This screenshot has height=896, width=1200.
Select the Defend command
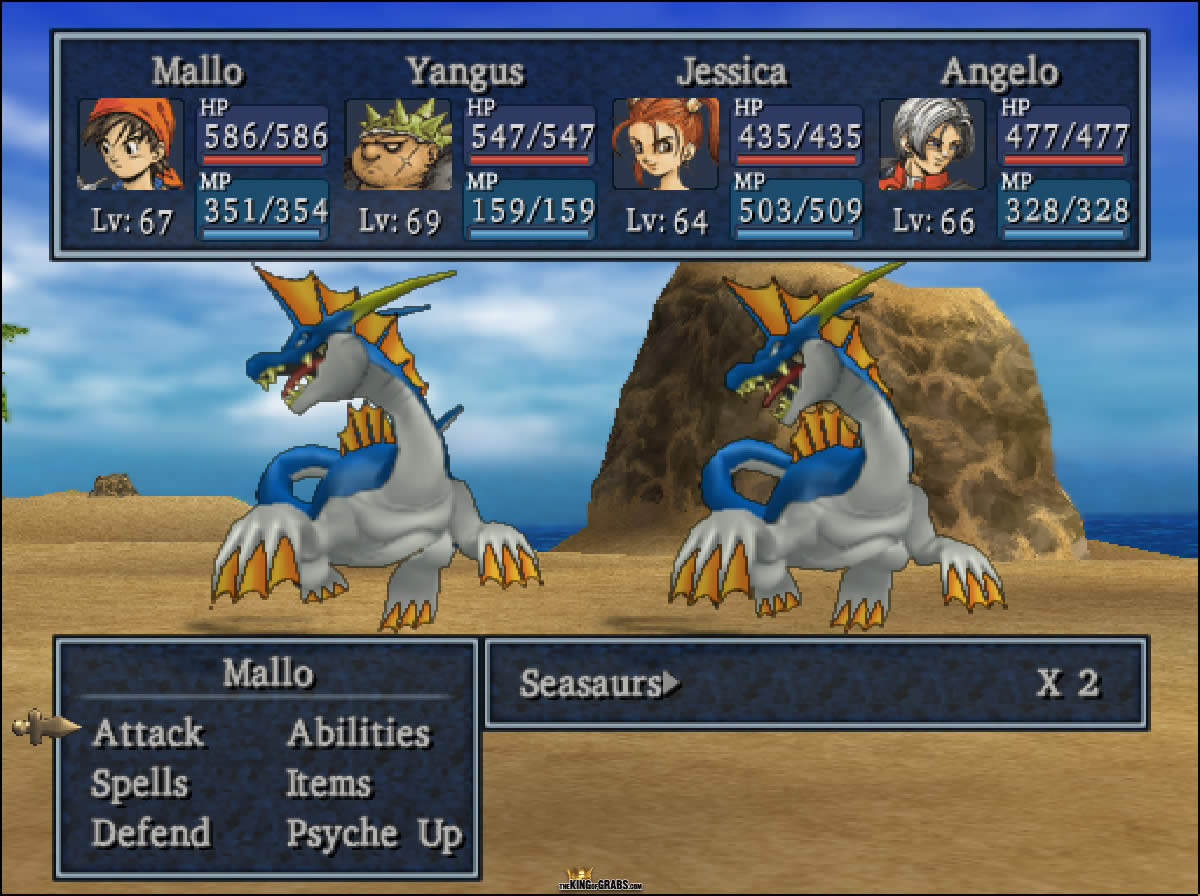point(151,833)
